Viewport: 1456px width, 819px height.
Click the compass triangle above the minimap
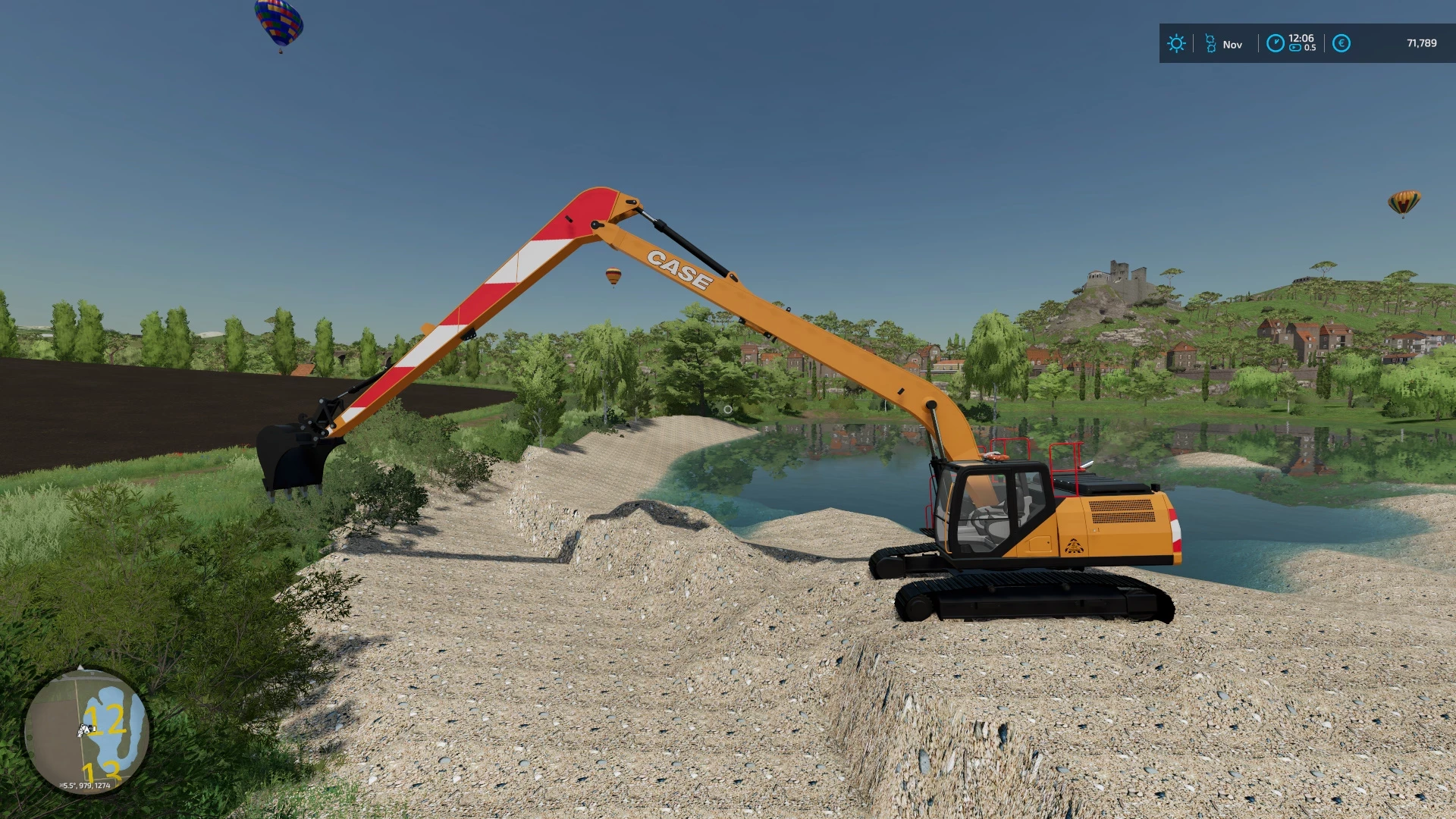pyautogui.click(x=80, y=667)
